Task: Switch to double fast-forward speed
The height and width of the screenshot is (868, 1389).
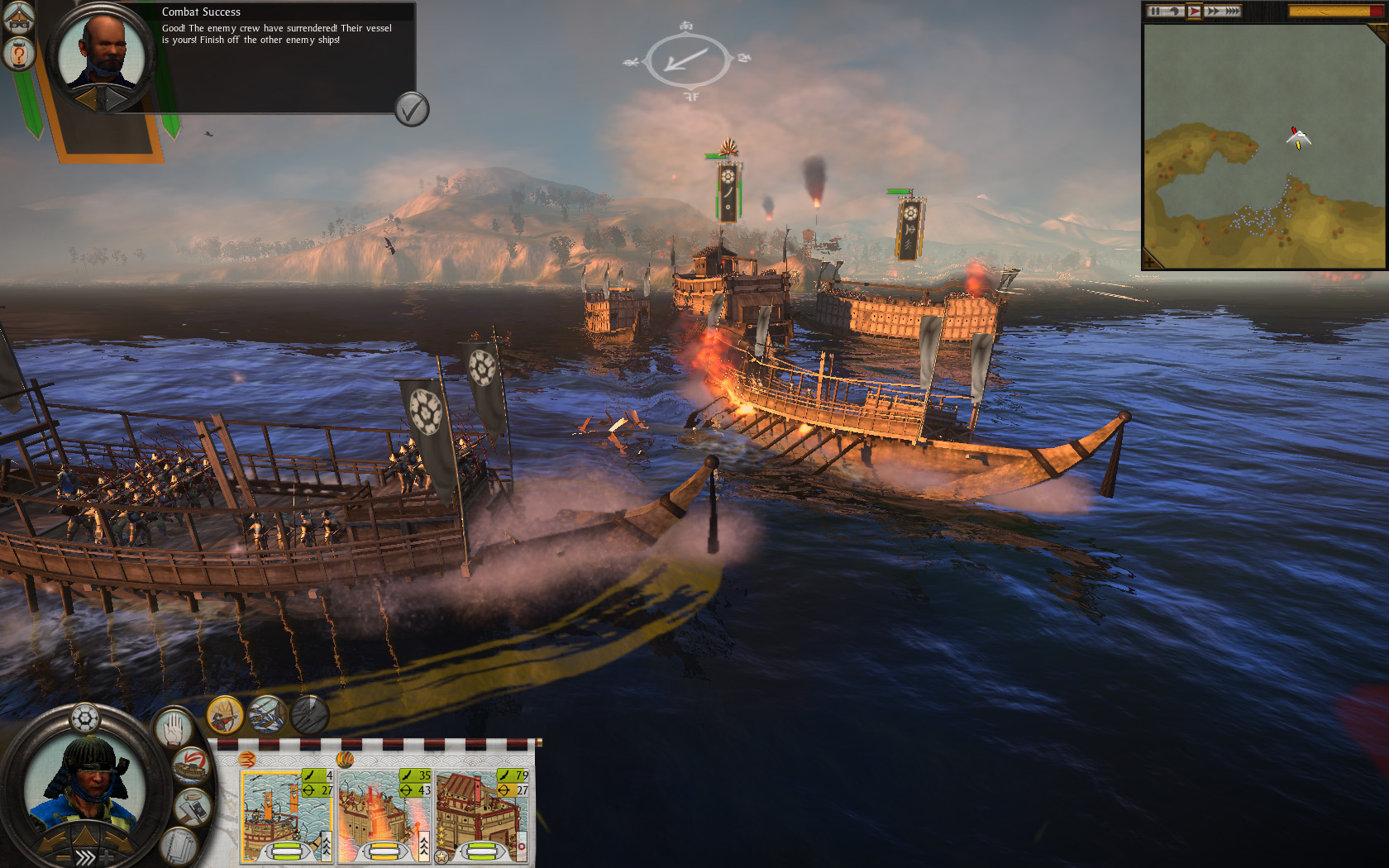Action: coord(1213,11)
